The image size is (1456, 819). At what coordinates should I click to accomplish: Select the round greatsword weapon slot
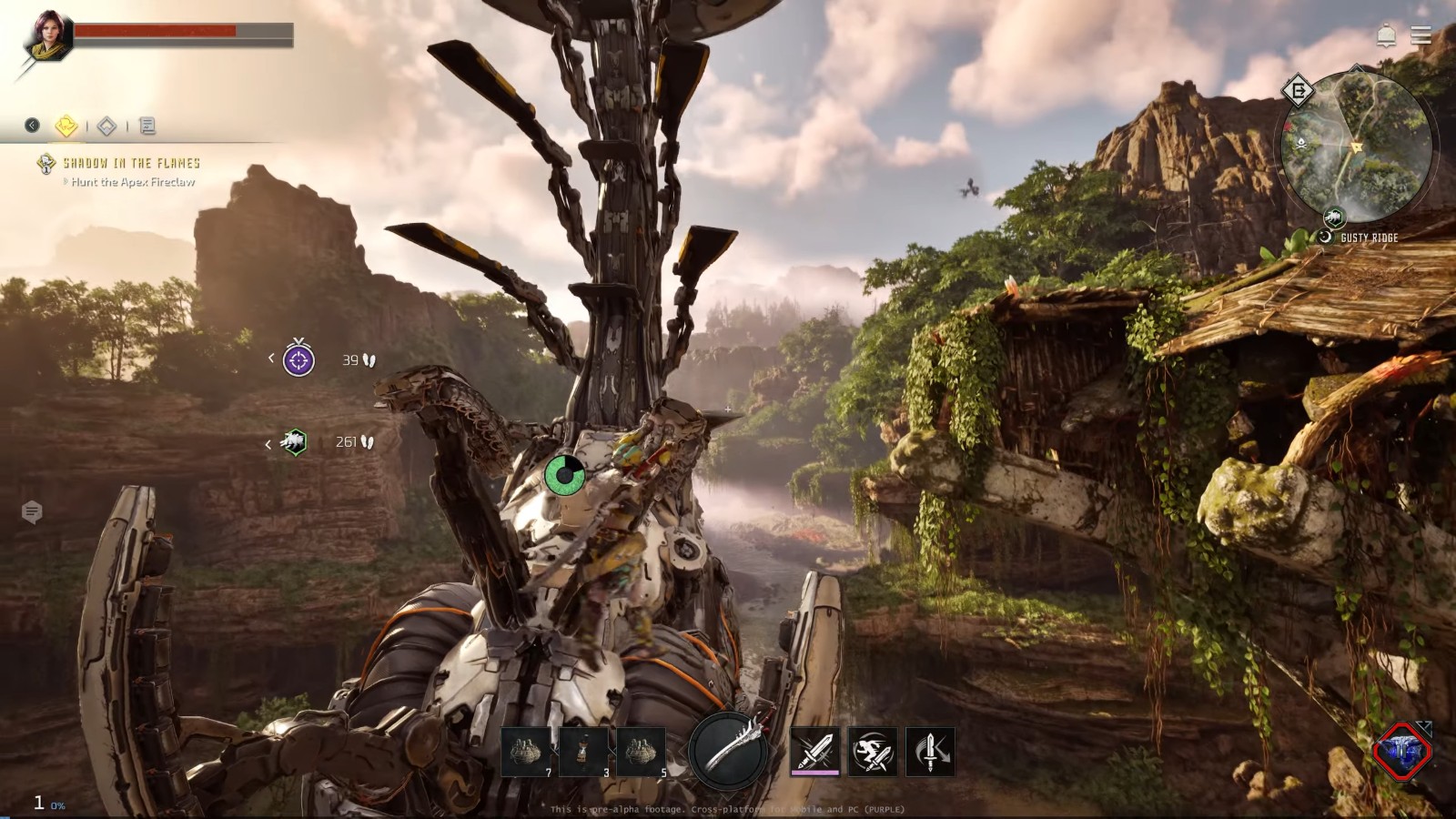coord(728,751)
